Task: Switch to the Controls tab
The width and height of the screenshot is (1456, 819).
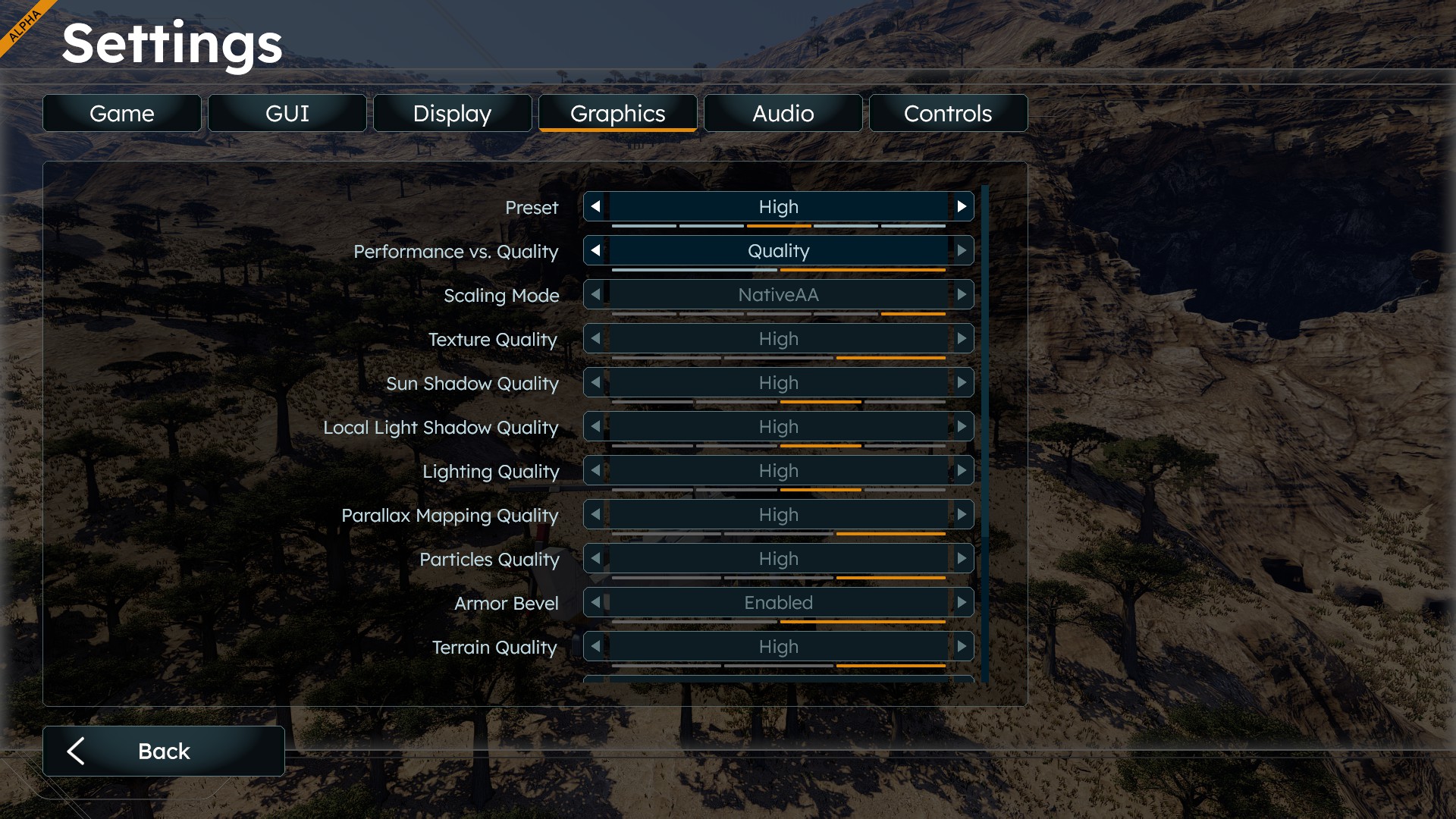Action: [948, 114]
